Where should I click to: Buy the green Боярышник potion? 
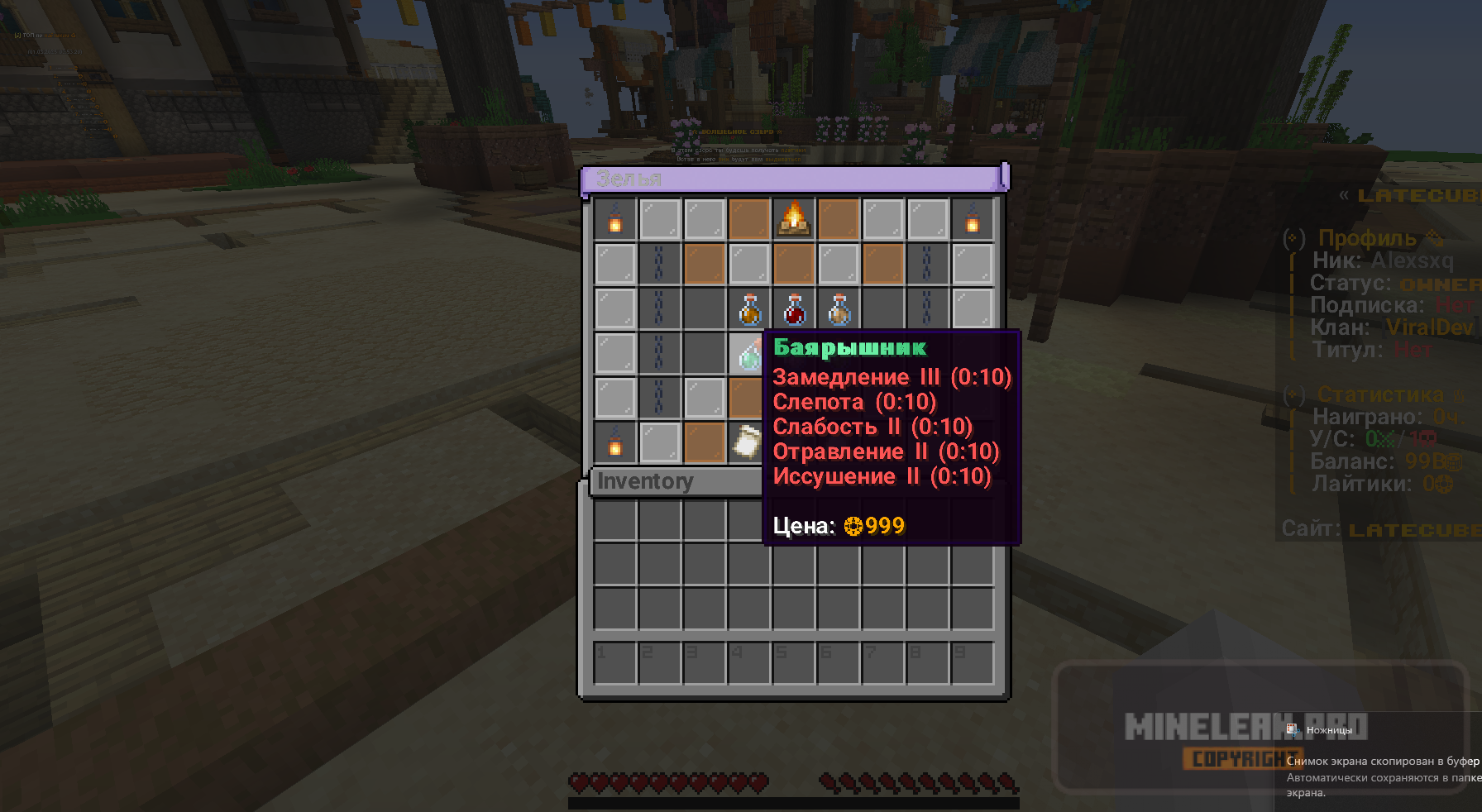[748, 354]
